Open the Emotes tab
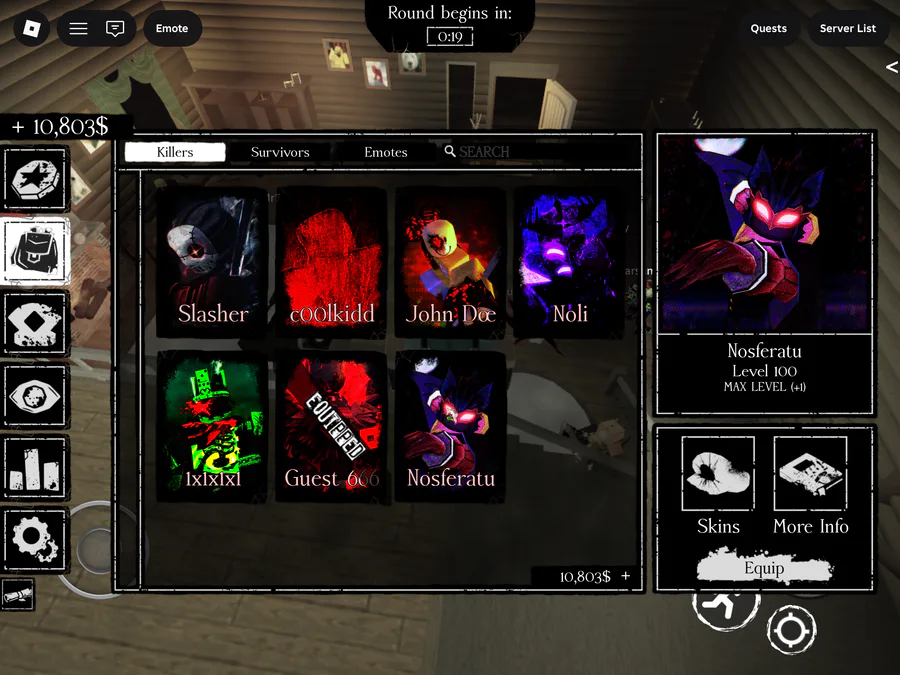 386,152
